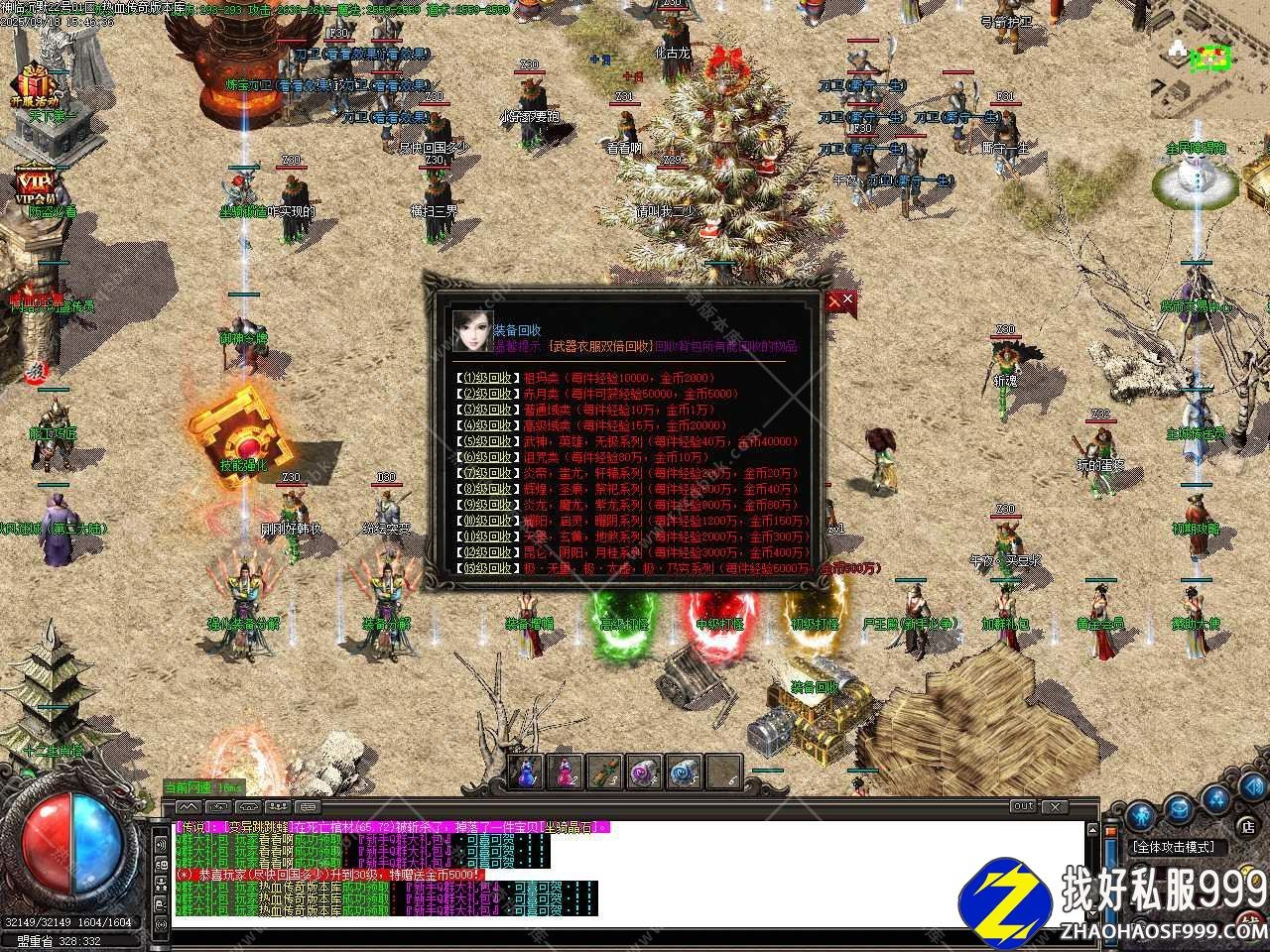Close the 装备回收 dialog window
This screenshot has height=952, width=1270.
pos(839,300)
